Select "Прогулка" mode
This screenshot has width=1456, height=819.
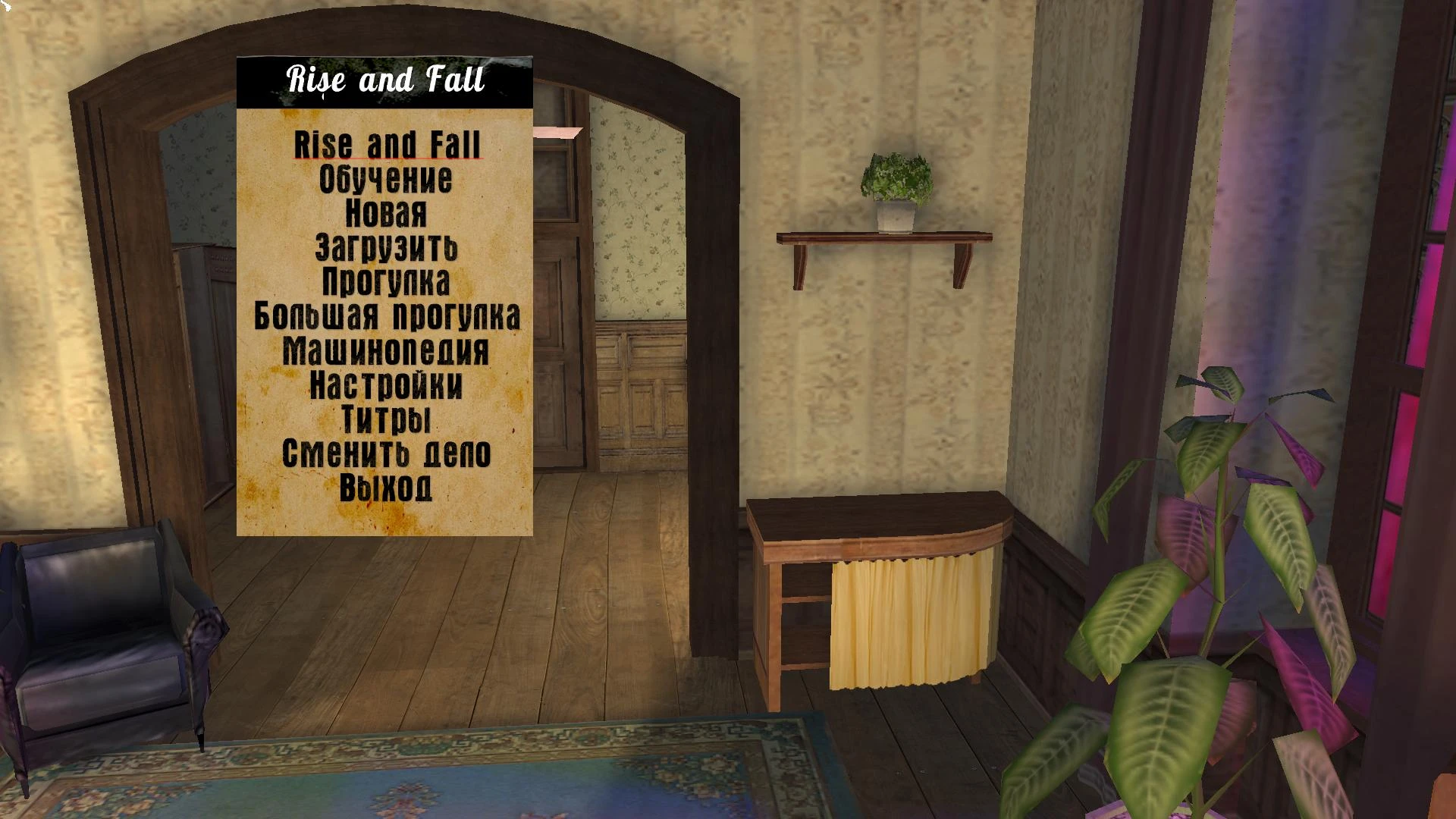pos(385,281)
